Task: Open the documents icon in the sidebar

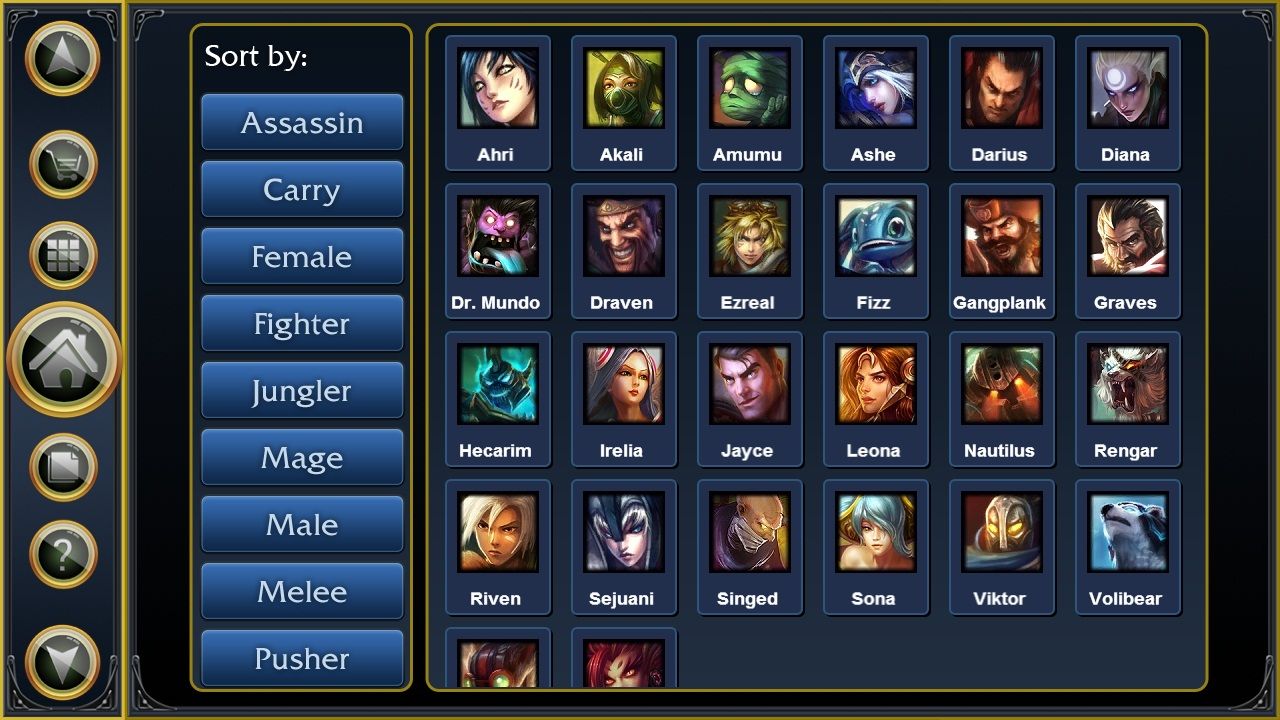Action: 62,465
